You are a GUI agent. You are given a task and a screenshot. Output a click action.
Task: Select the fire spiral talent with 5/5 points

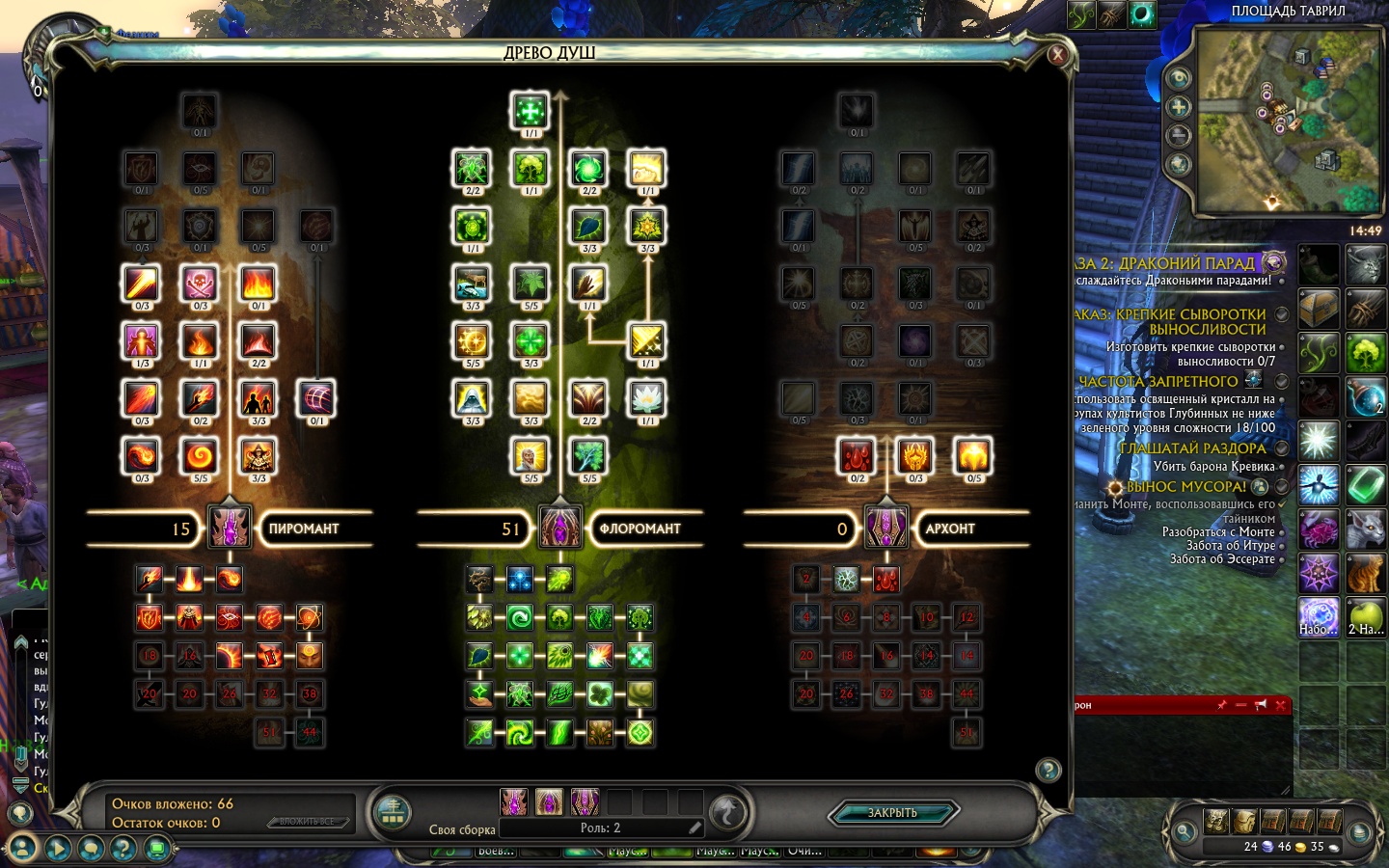point(200,455)
